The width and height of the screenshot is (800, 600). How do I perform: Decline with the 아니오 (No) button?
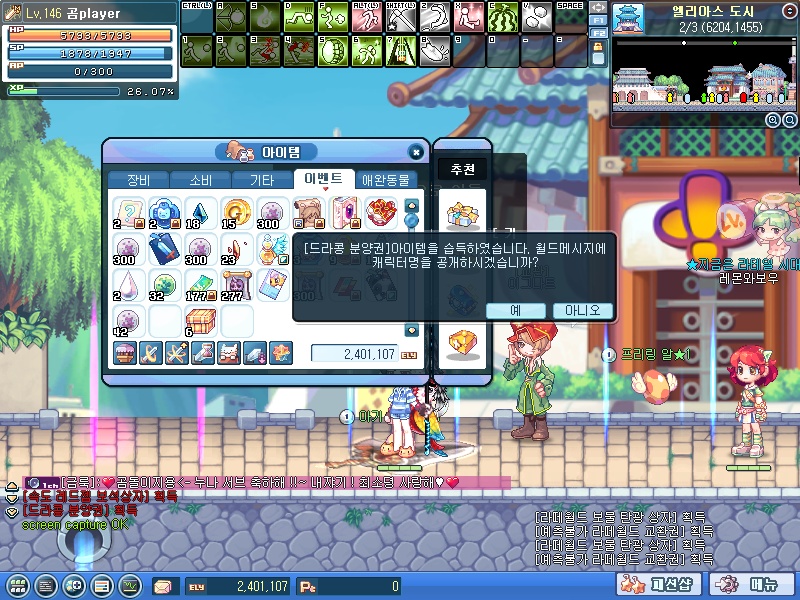582,311
